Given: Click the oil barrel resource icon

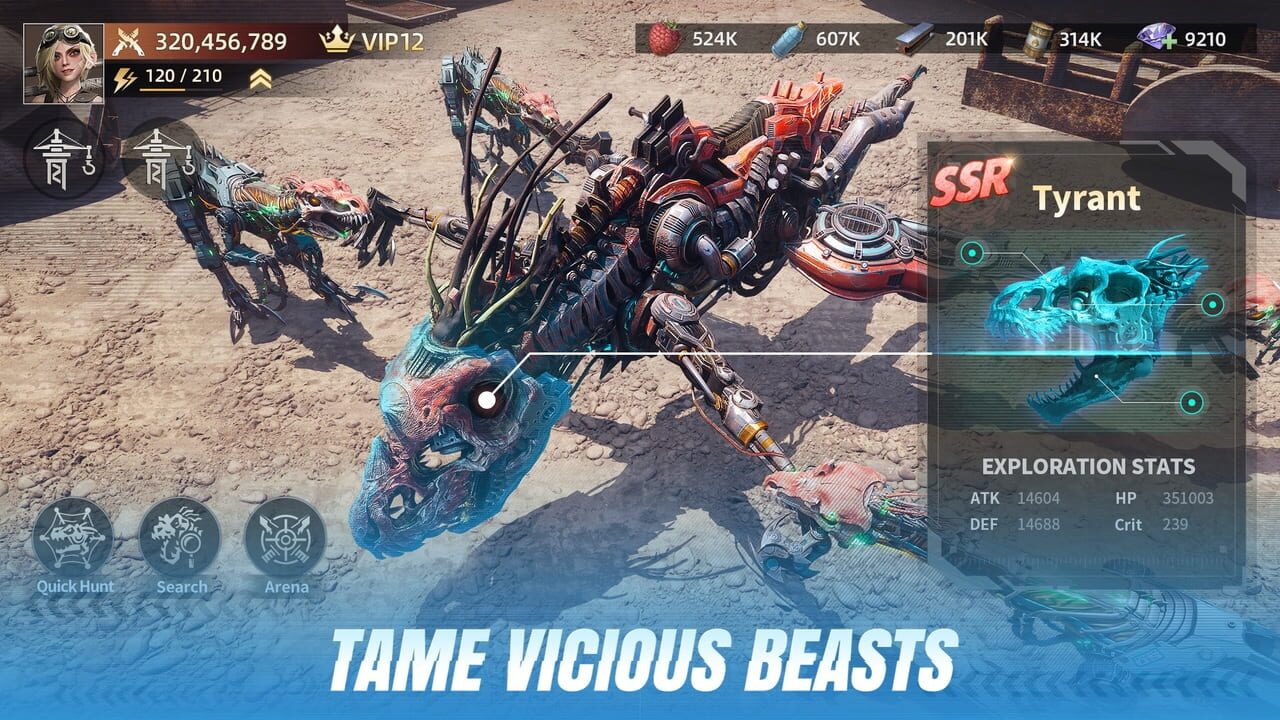Looking at the screenshot, I should coord(1038,38).
